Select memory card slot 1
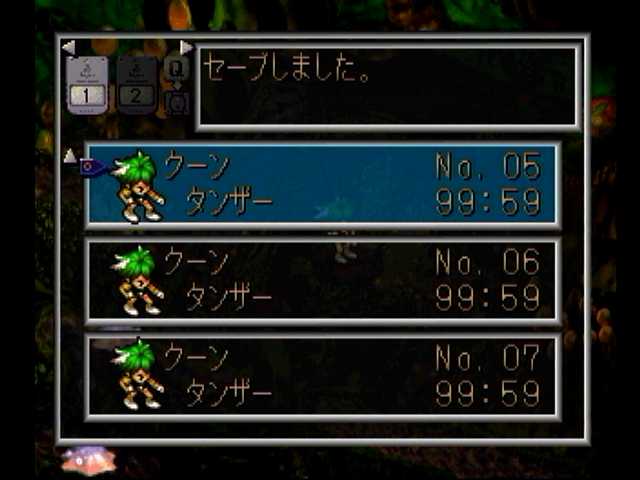This screenshot has width=640, height=480. point(86,84)
